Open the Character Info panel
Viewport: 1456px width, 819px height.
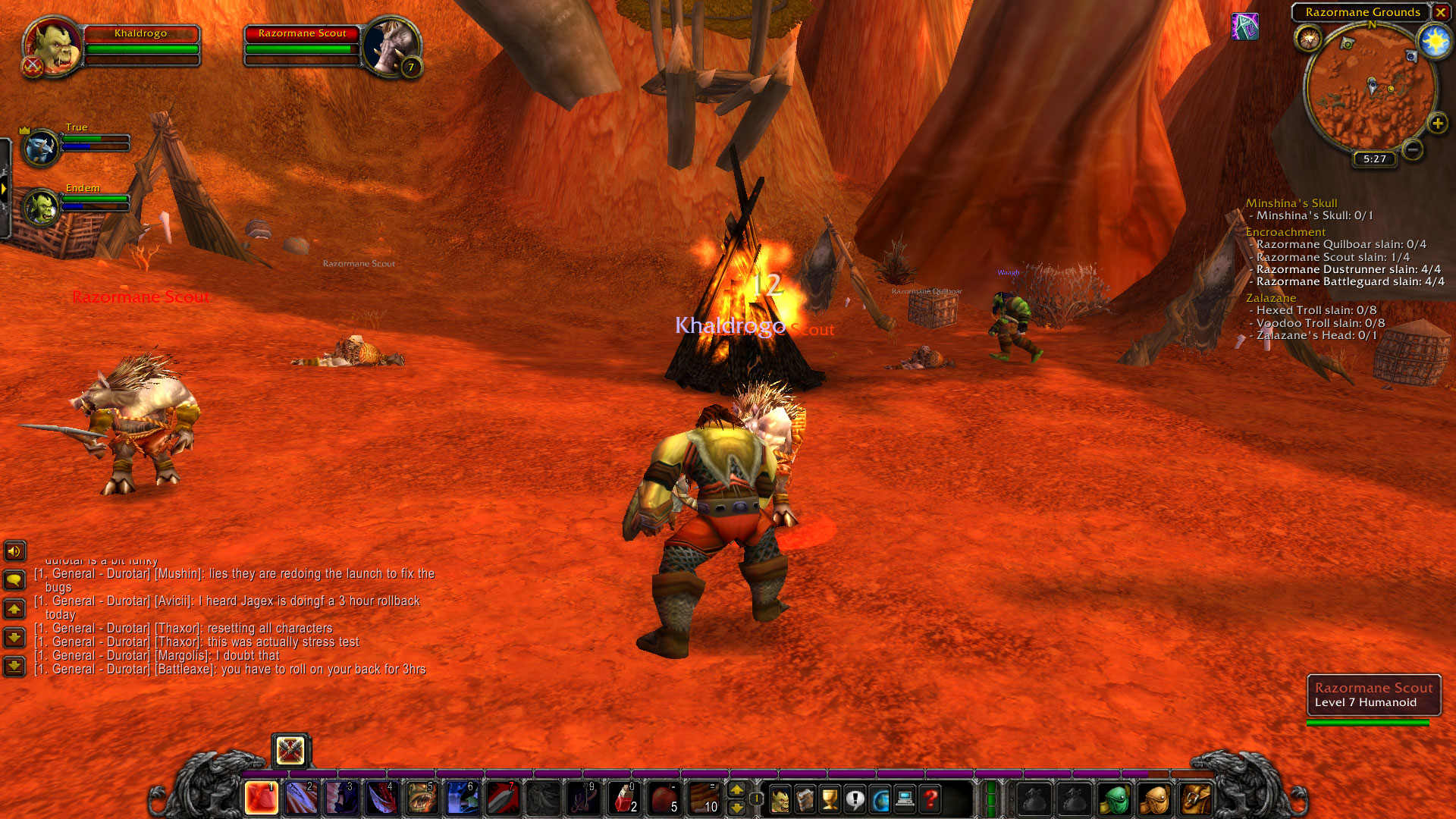coord(780,799)
